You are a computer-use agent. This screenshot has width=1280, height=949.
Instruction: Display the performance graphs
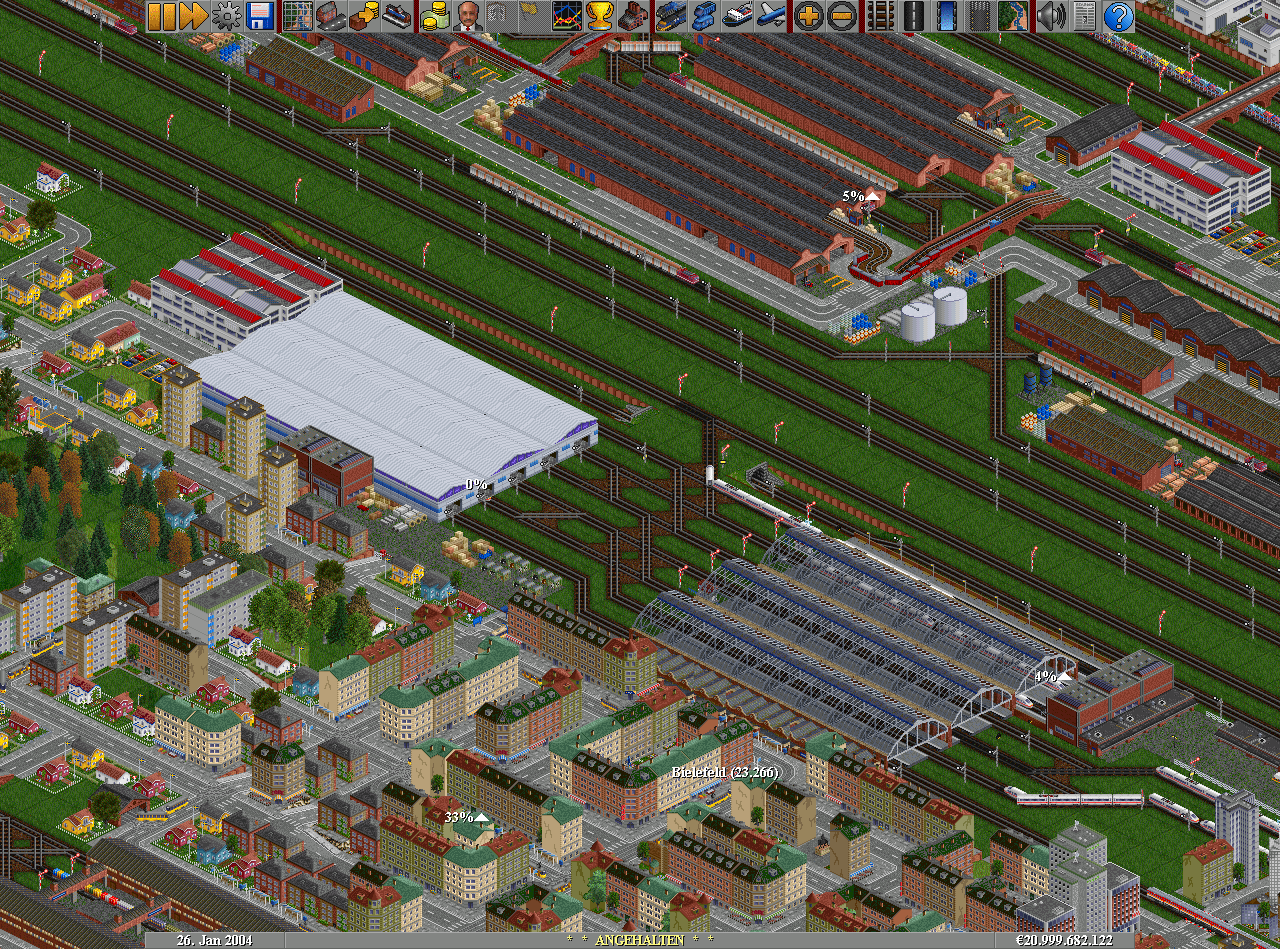(567, 15)
